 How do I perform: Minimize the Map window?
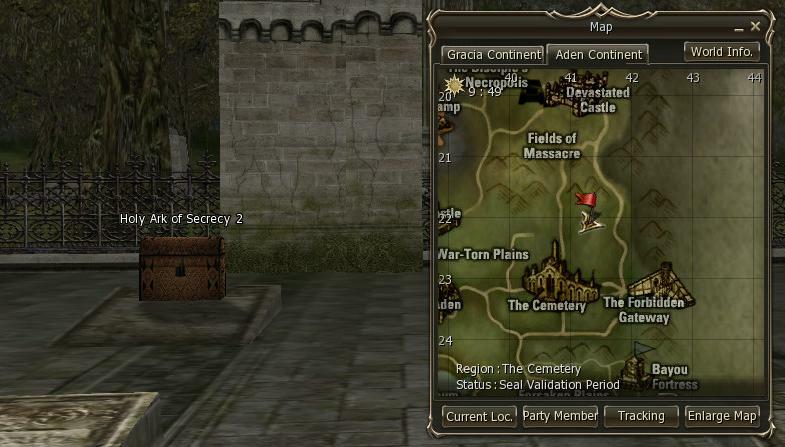click(738, 26)
